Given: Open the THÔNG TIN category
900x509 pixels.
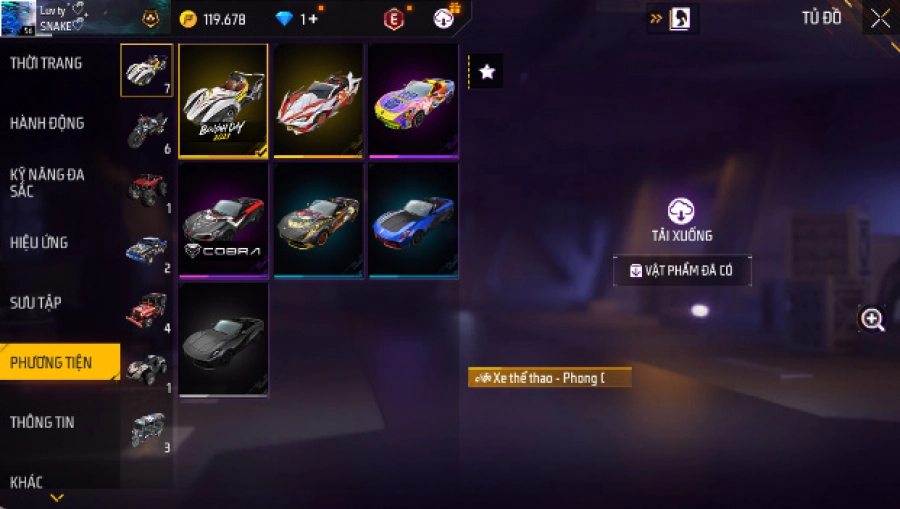Looking at the screenshot, I should click(x=42, y=423).
